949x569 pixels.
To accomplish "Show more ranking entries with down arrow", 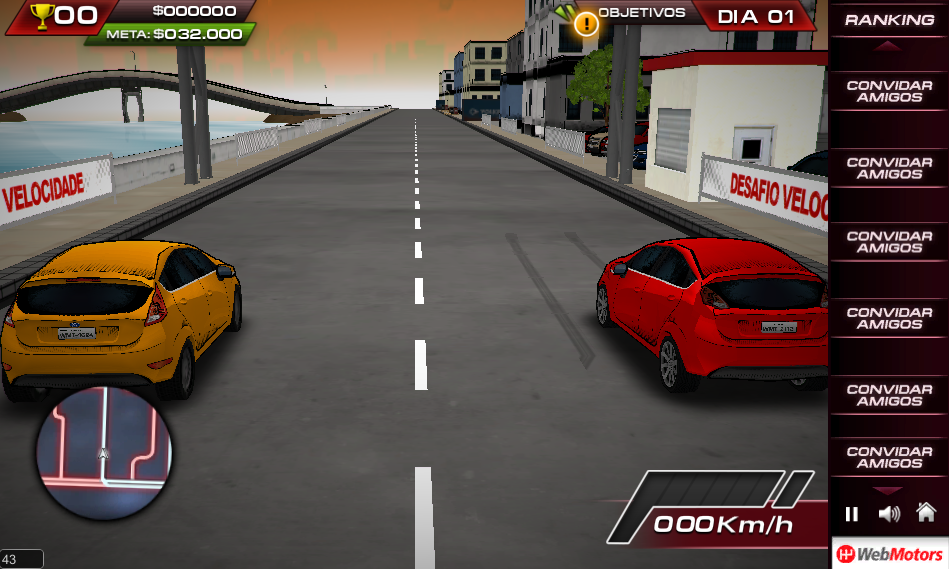I will [888, 490].
